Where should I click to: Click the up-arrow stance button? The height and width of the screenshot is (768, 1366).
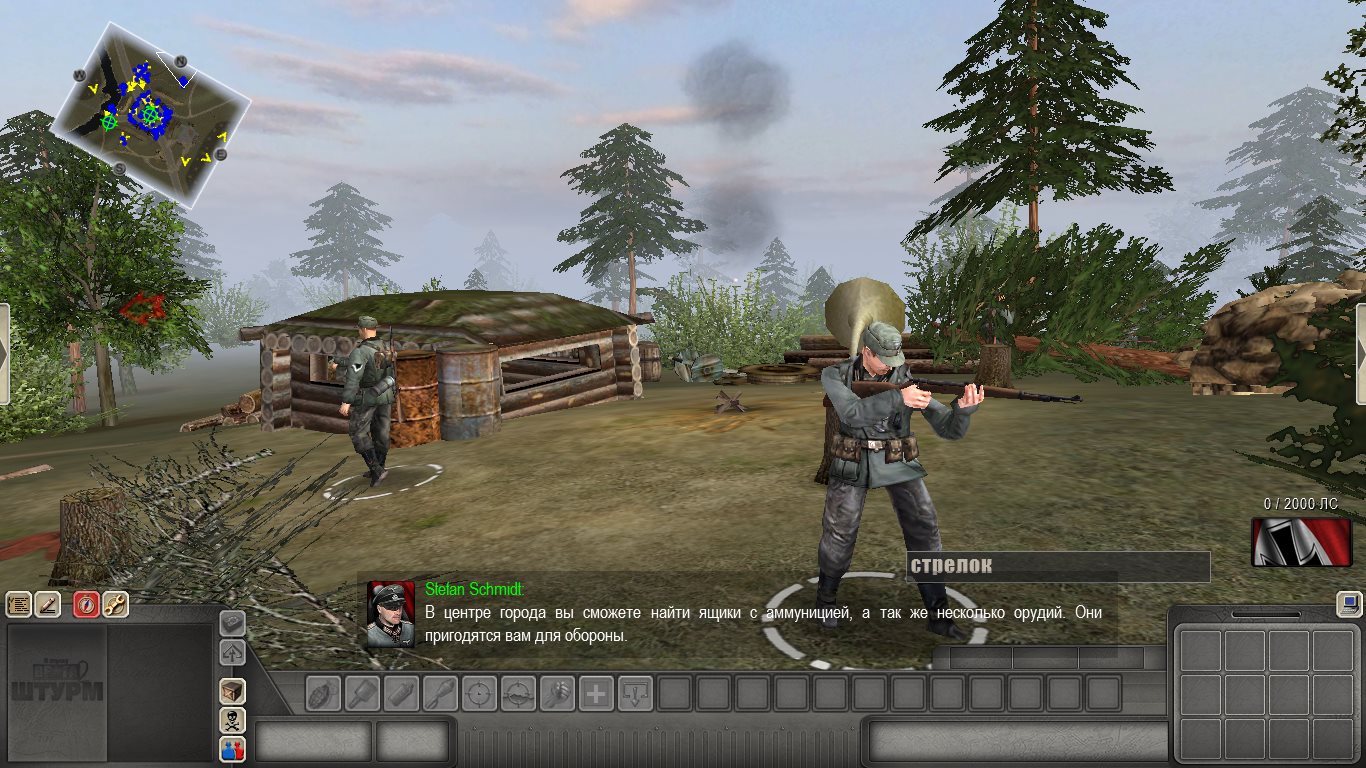pyautogui.click(x=232, y=653)
